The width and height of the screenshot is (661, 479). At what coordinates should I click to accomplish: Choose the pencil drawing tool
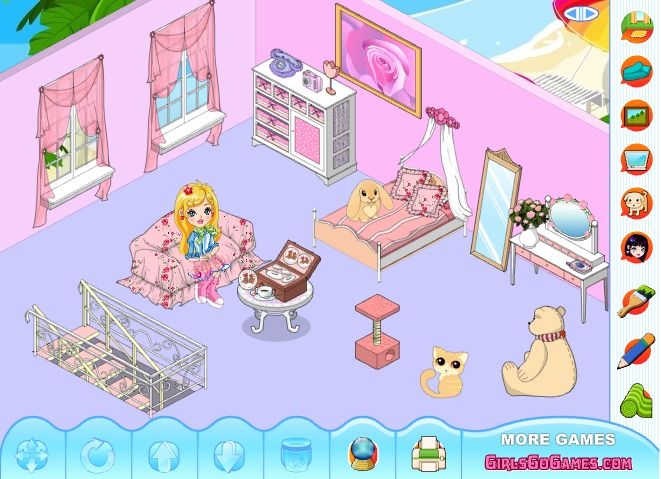[634, 350]
